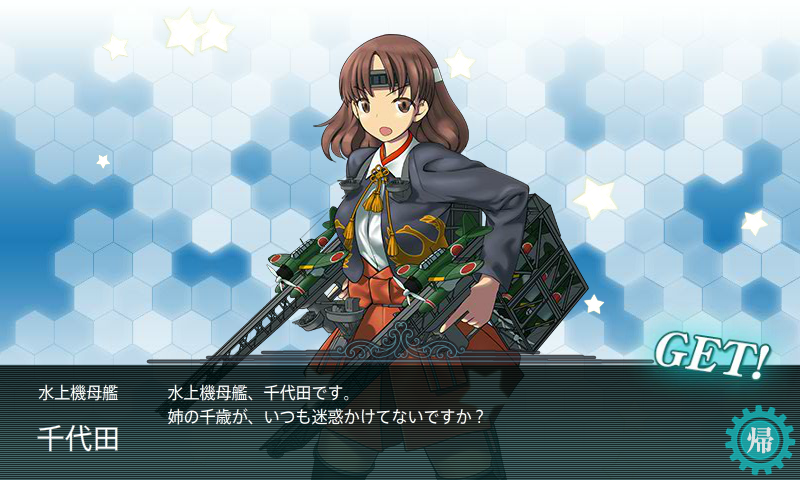Click the teal gear return button
Viewport: 800px width, 480px height.
[759, 440]
